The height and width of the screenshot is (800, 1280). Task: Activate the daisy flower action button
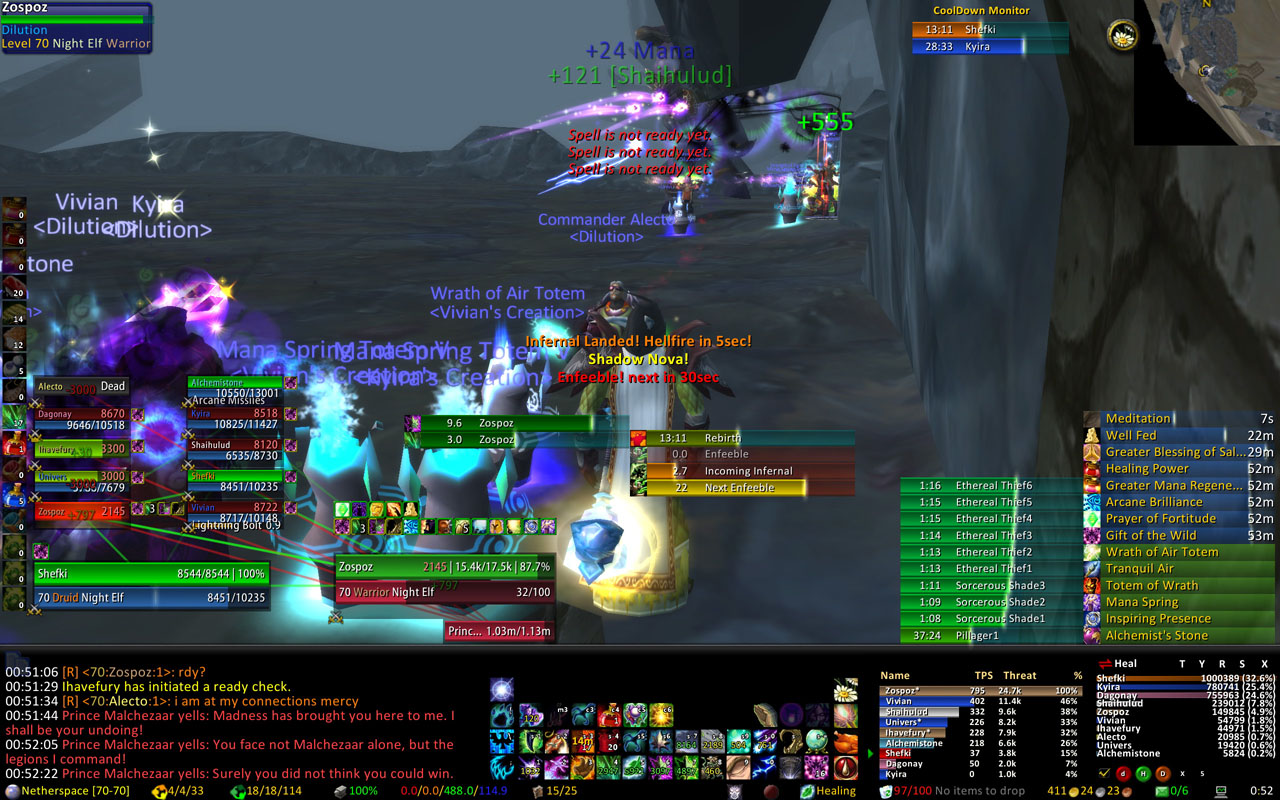point(846,690)
